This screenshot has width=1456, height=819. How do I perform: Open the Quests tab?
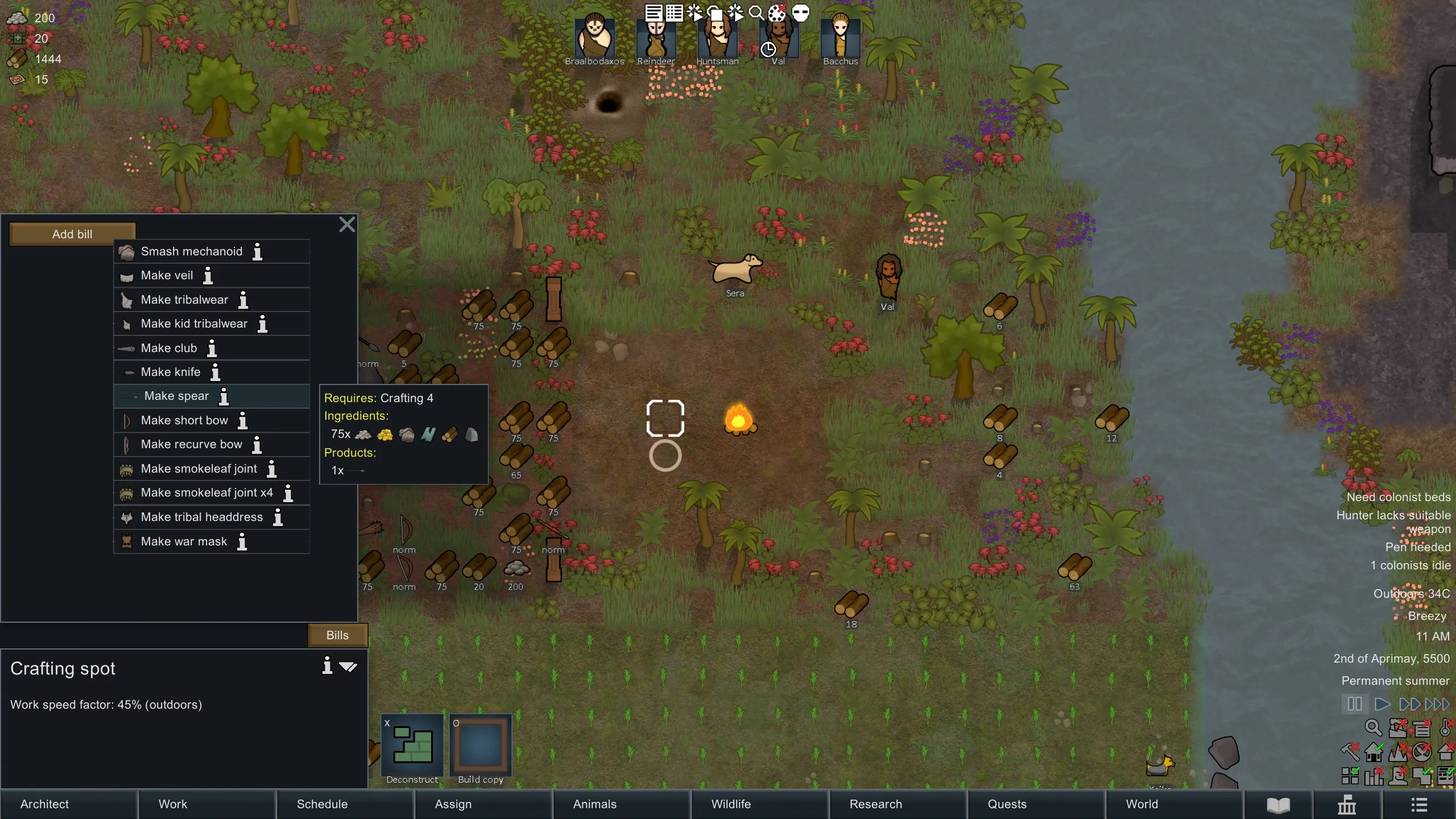pos(1007,804)
